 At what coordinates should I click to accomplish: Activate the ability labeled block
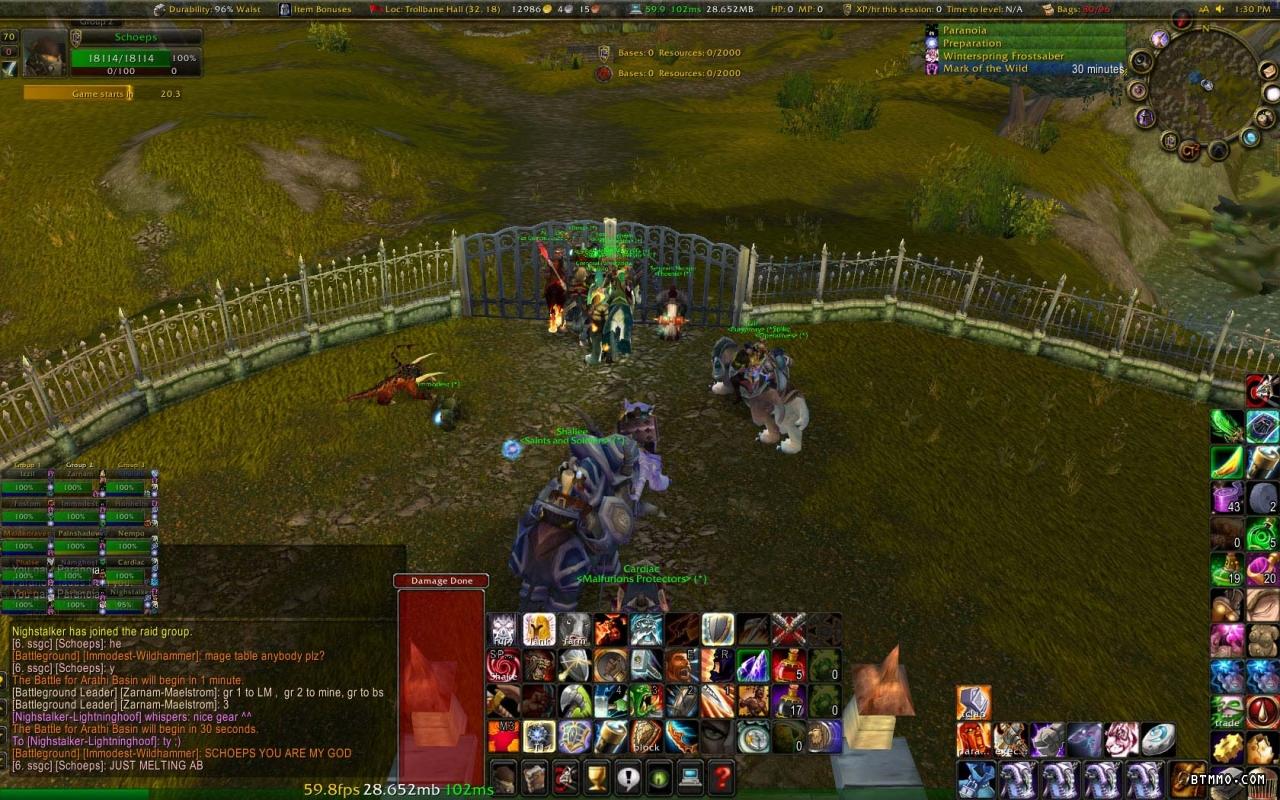click(647, 737)
